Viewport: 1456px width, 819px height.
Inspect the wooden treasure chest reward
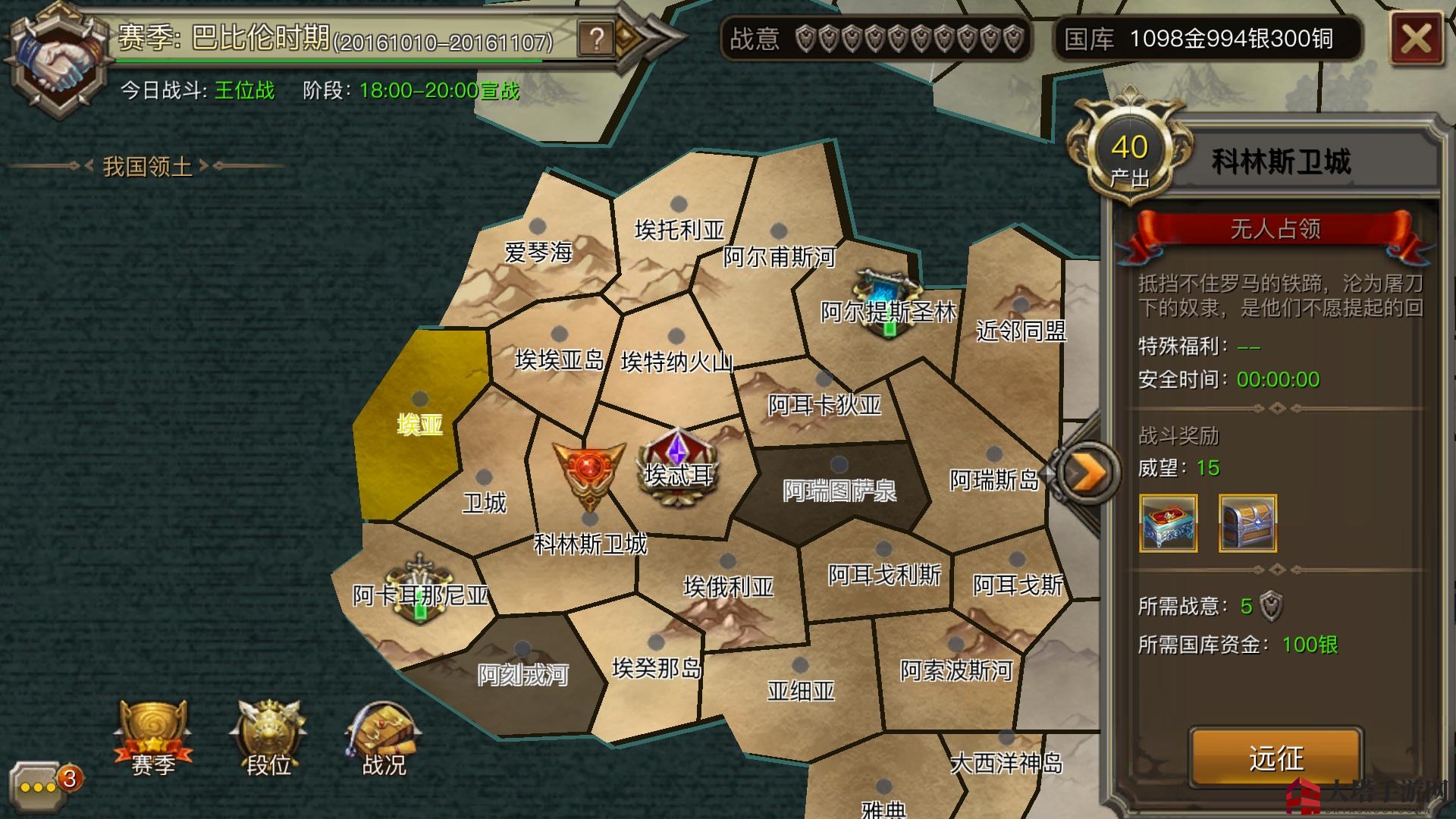click(x=1247, y=522)
